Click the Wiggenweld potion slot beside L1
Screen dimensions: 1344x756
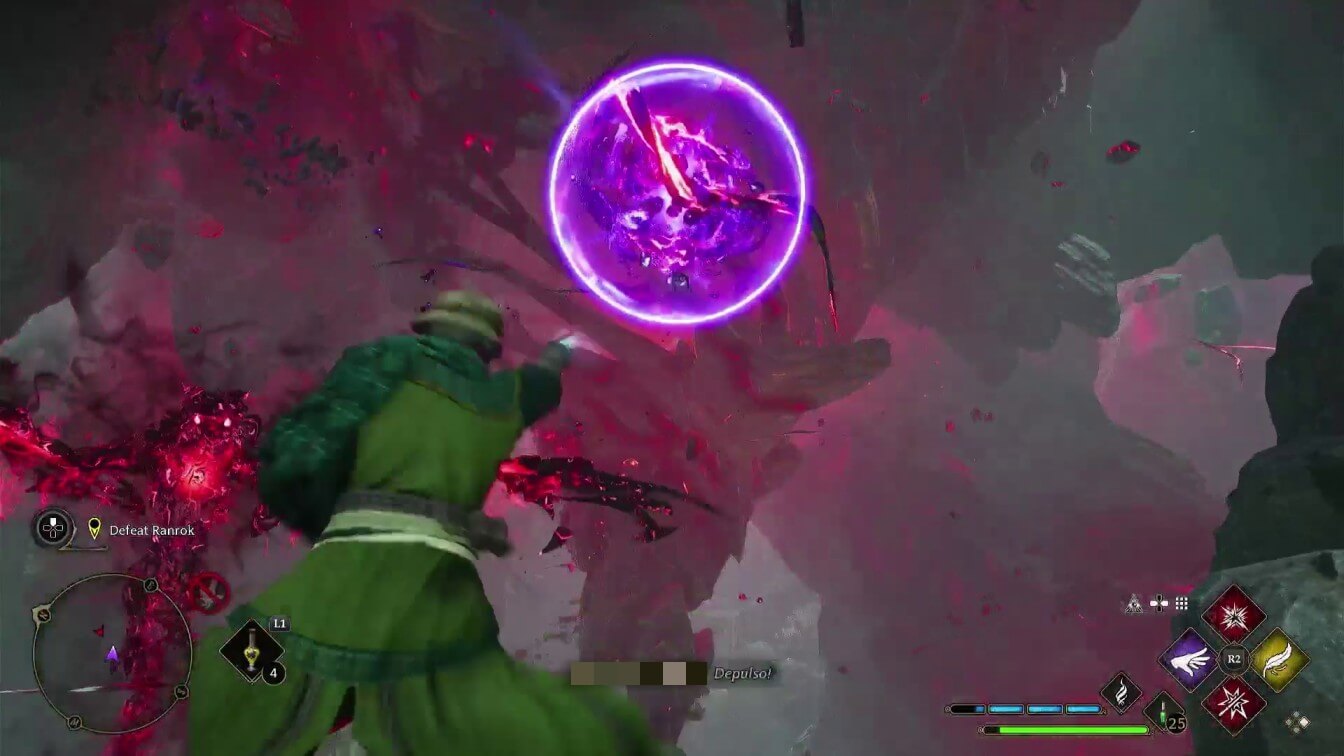click(x=250, y=649)
